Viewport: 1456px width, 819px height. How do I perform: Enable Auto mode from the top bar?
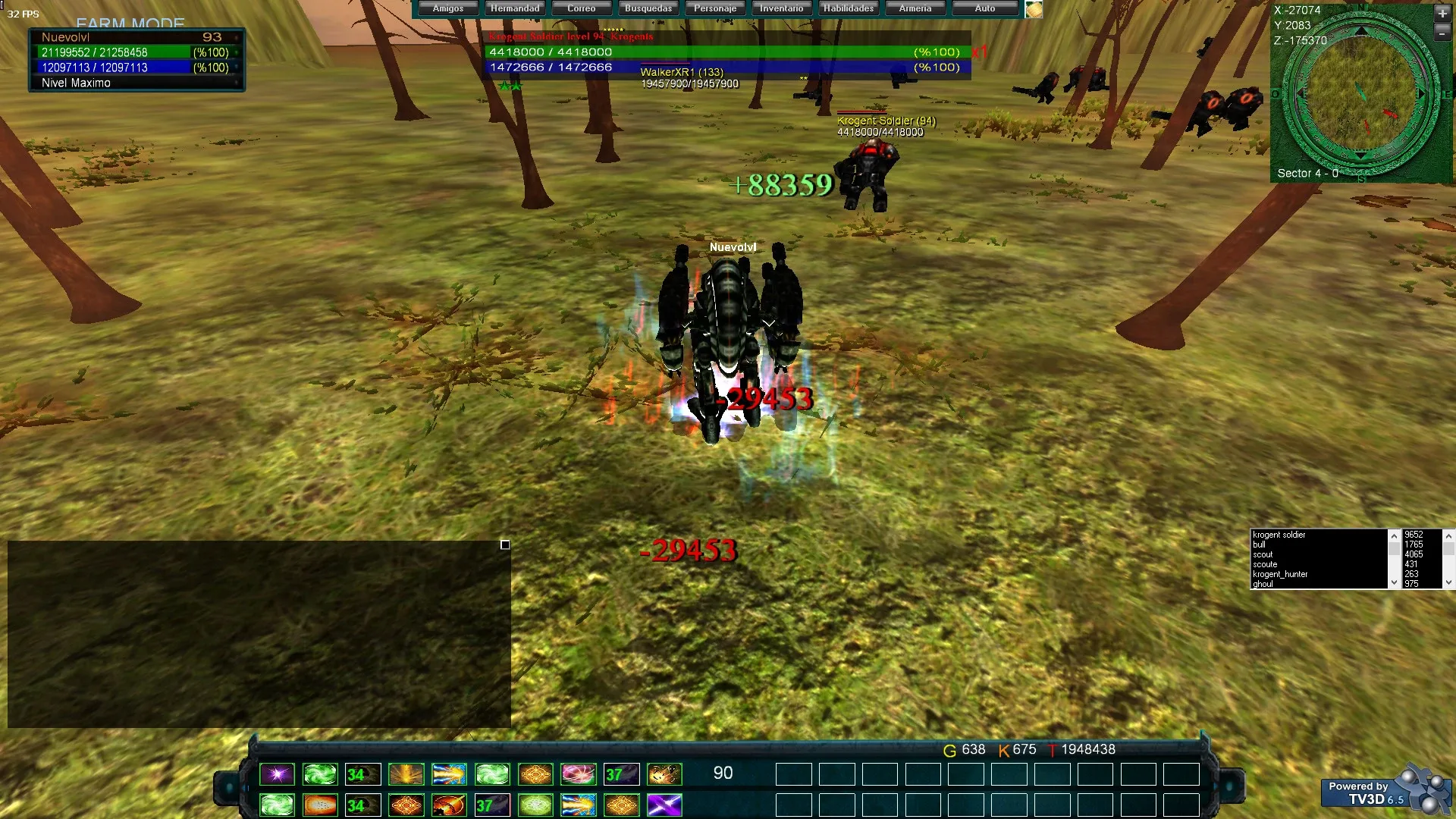[x=984, y=8]
